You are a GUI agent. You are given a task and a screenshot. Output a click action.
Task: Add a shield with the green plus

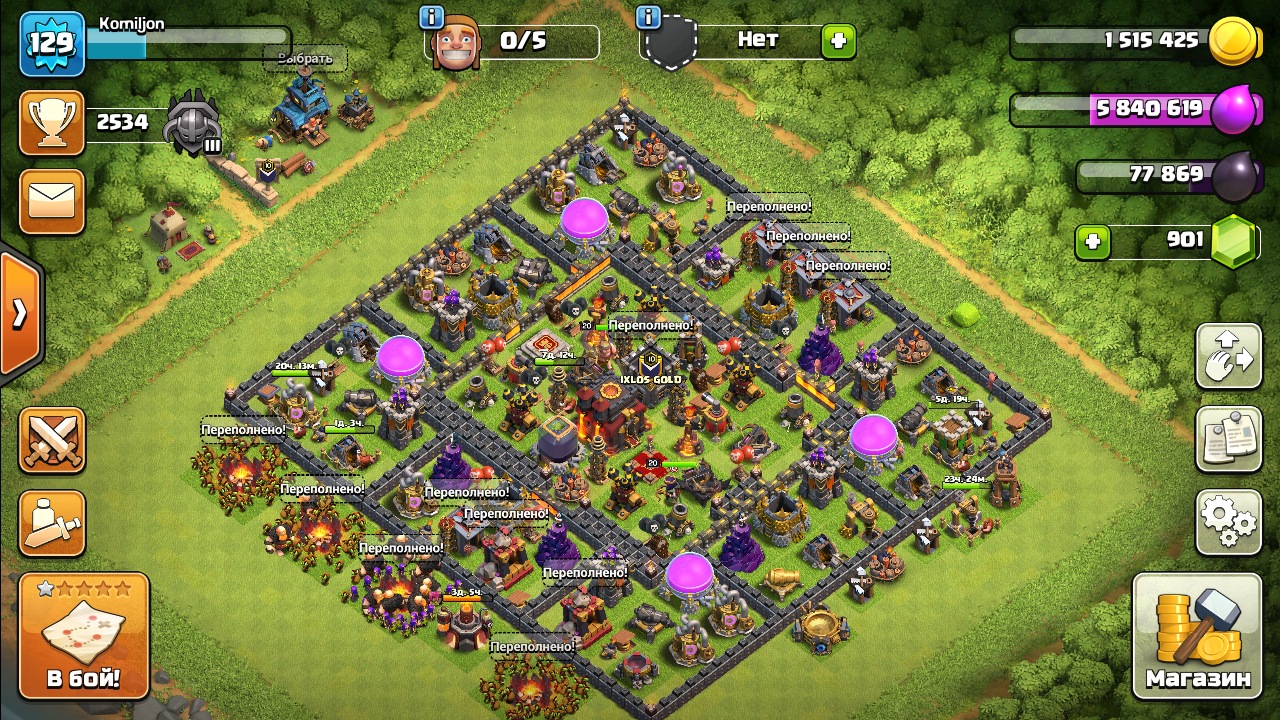[838, 42]
